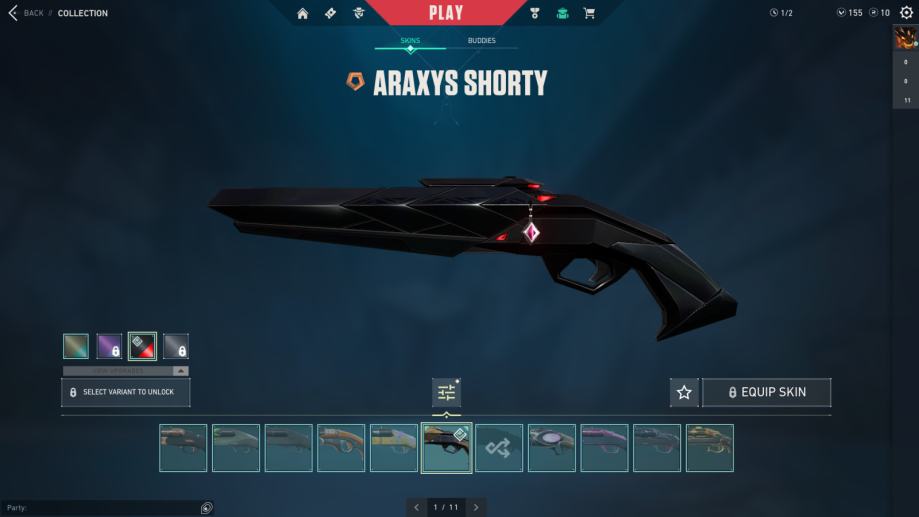Open the store shopping cart
The image size is (919, 517).
(589, 13)
